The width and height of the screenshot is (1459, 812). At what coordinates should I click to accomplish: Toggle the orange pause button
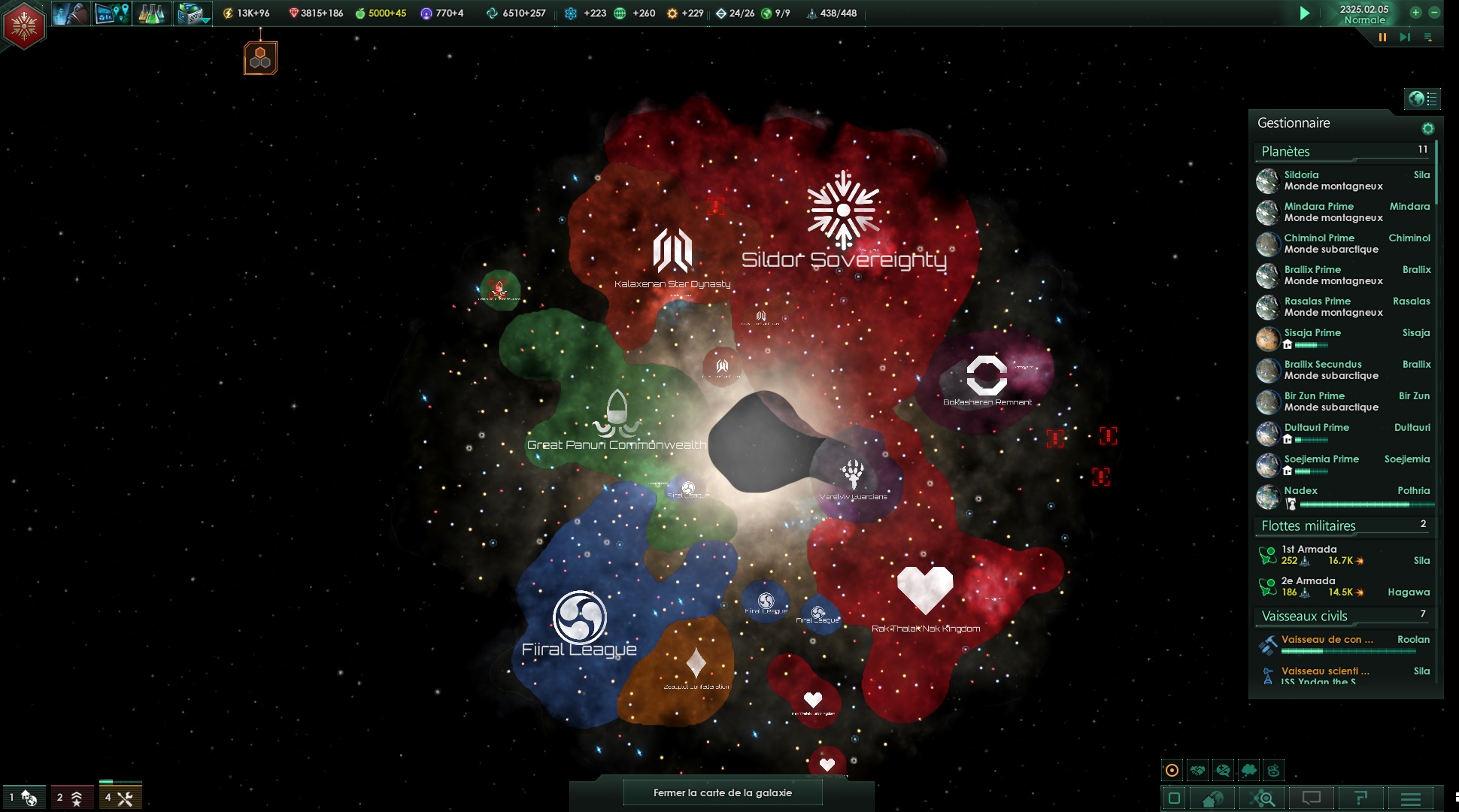pos(1382,37)
